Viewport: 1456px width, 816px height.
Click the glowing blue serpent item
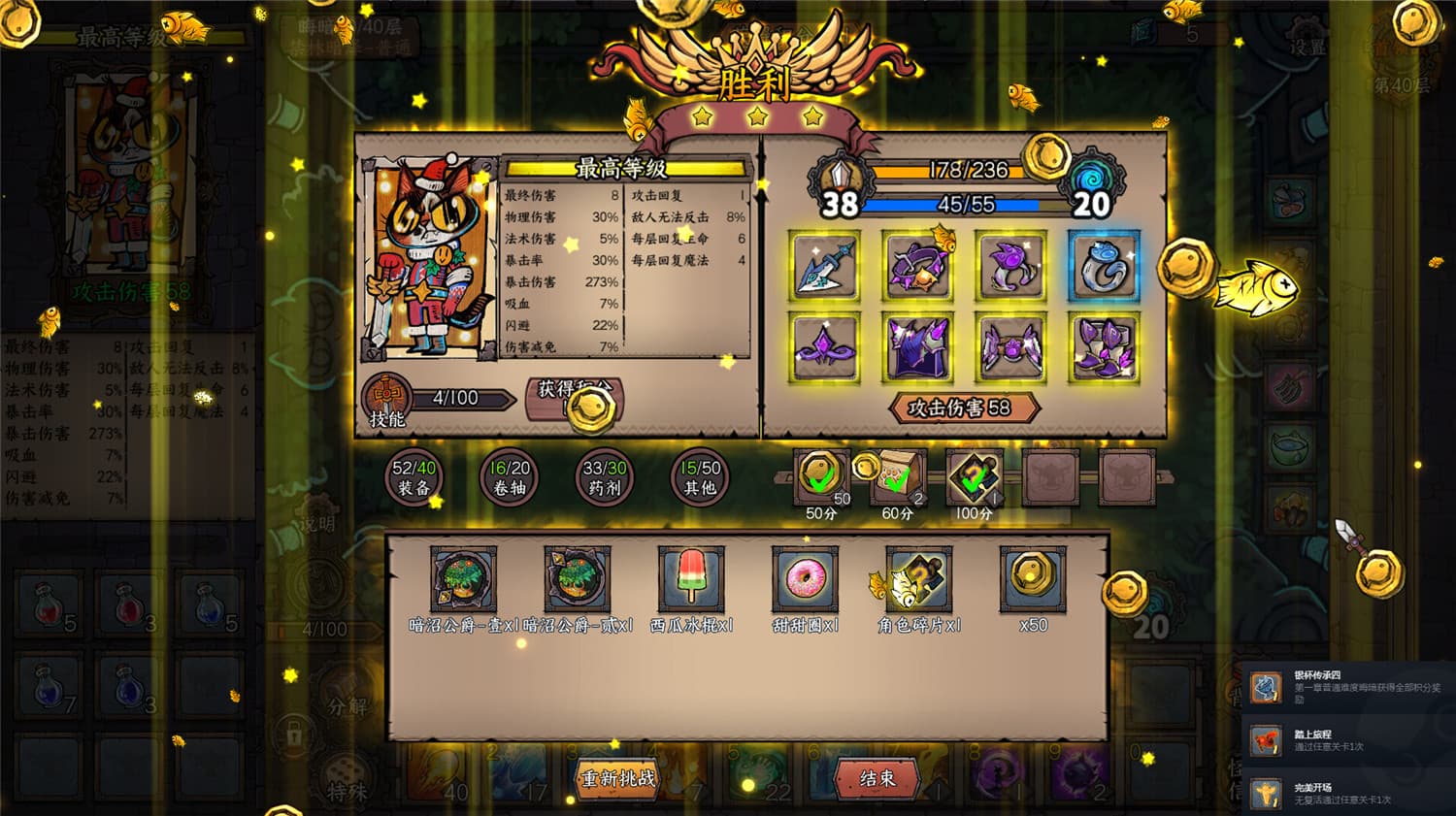[x=1102, y=265]
